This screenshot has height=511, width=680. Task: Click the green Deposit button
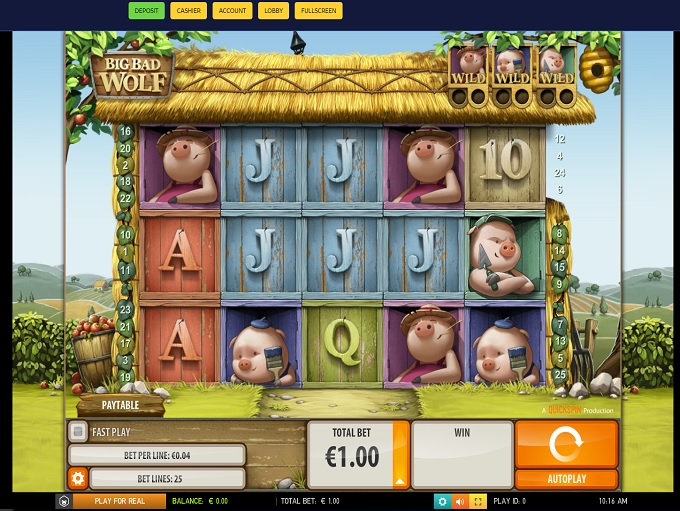146,11
